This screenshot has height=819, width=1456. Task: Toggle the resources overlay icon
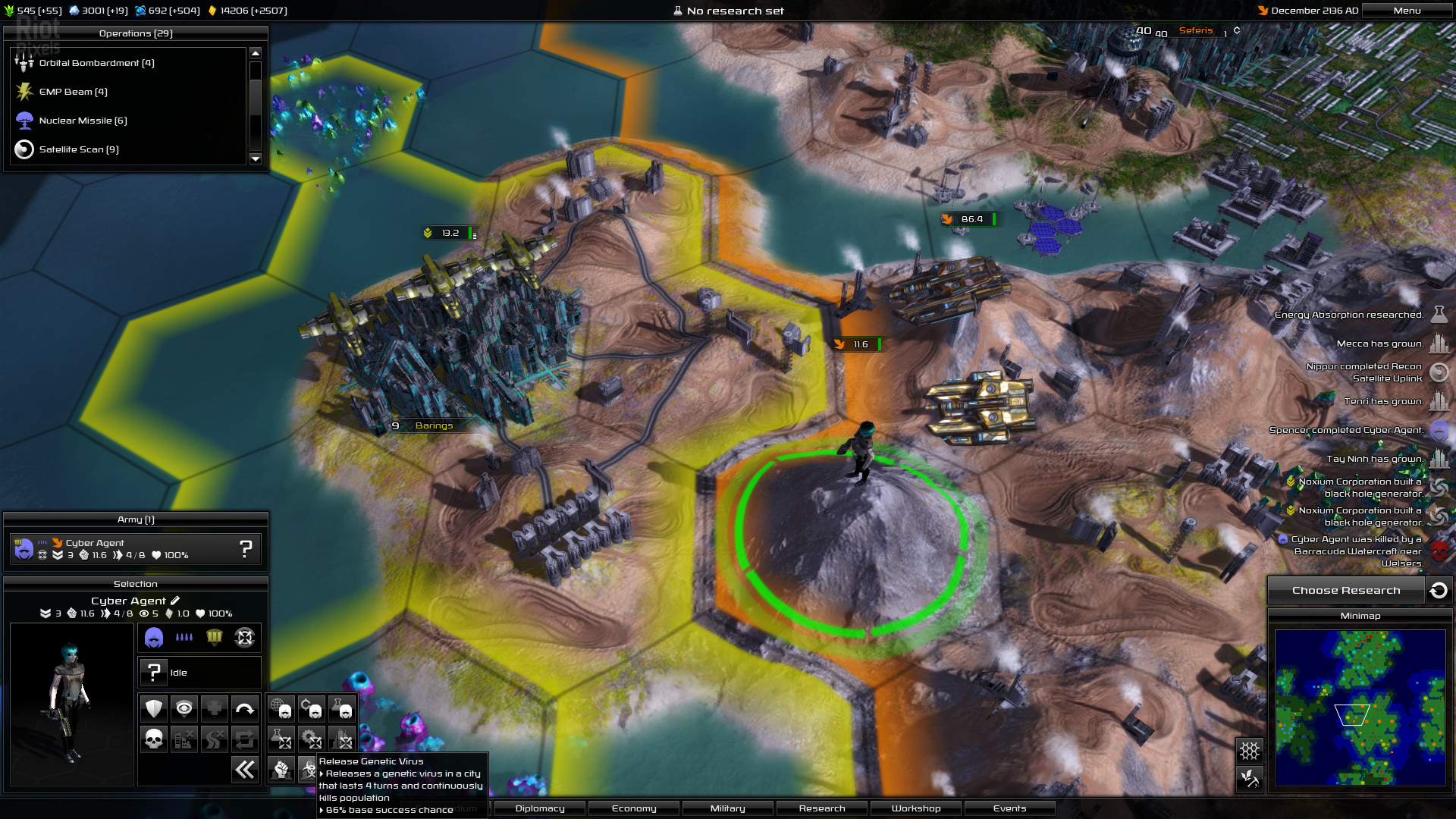(1250, 778)
